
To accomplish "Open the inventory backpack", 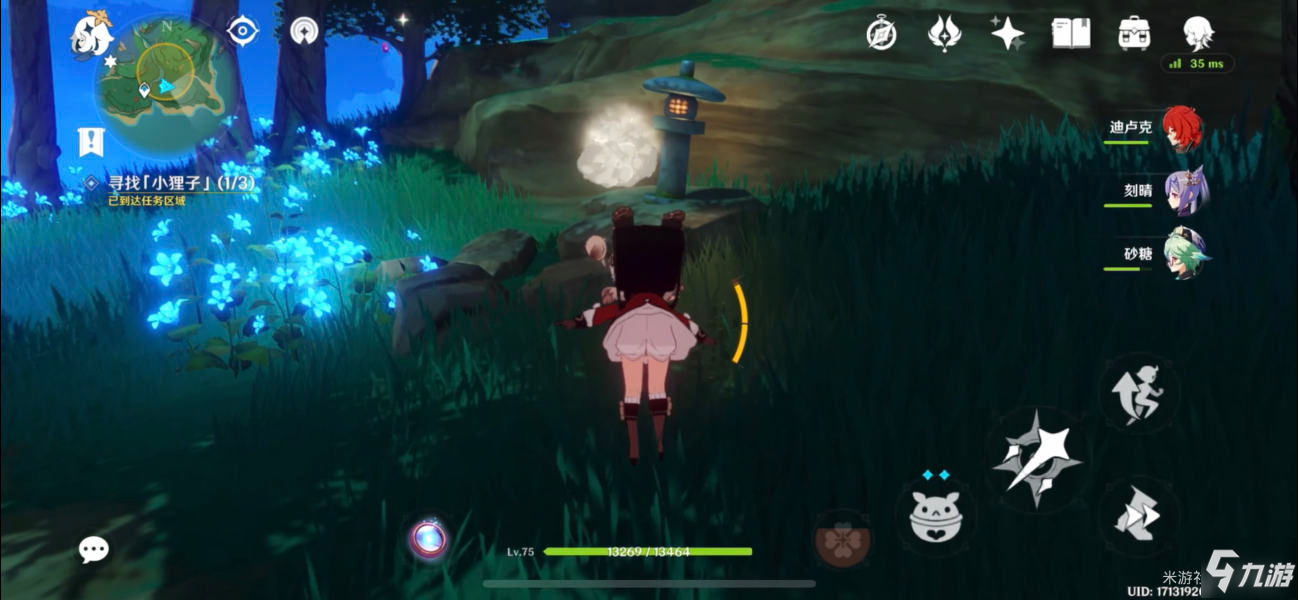I will [x=1134, y=34].
